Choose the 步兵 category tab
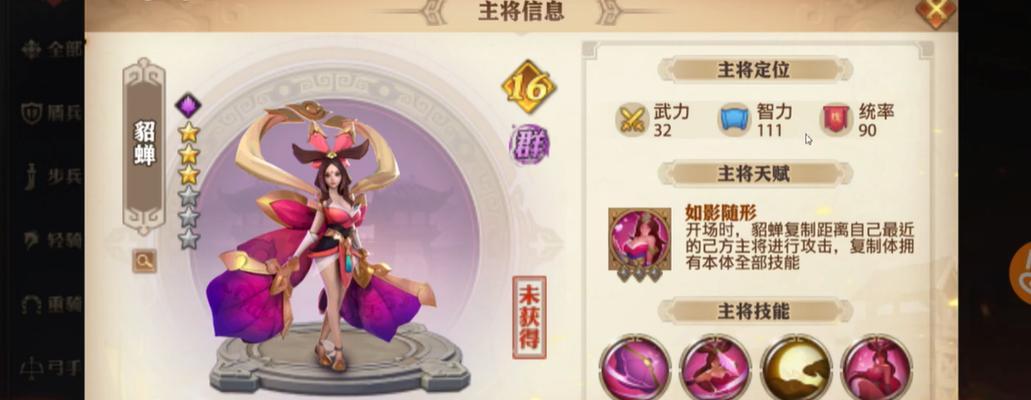 49,177
